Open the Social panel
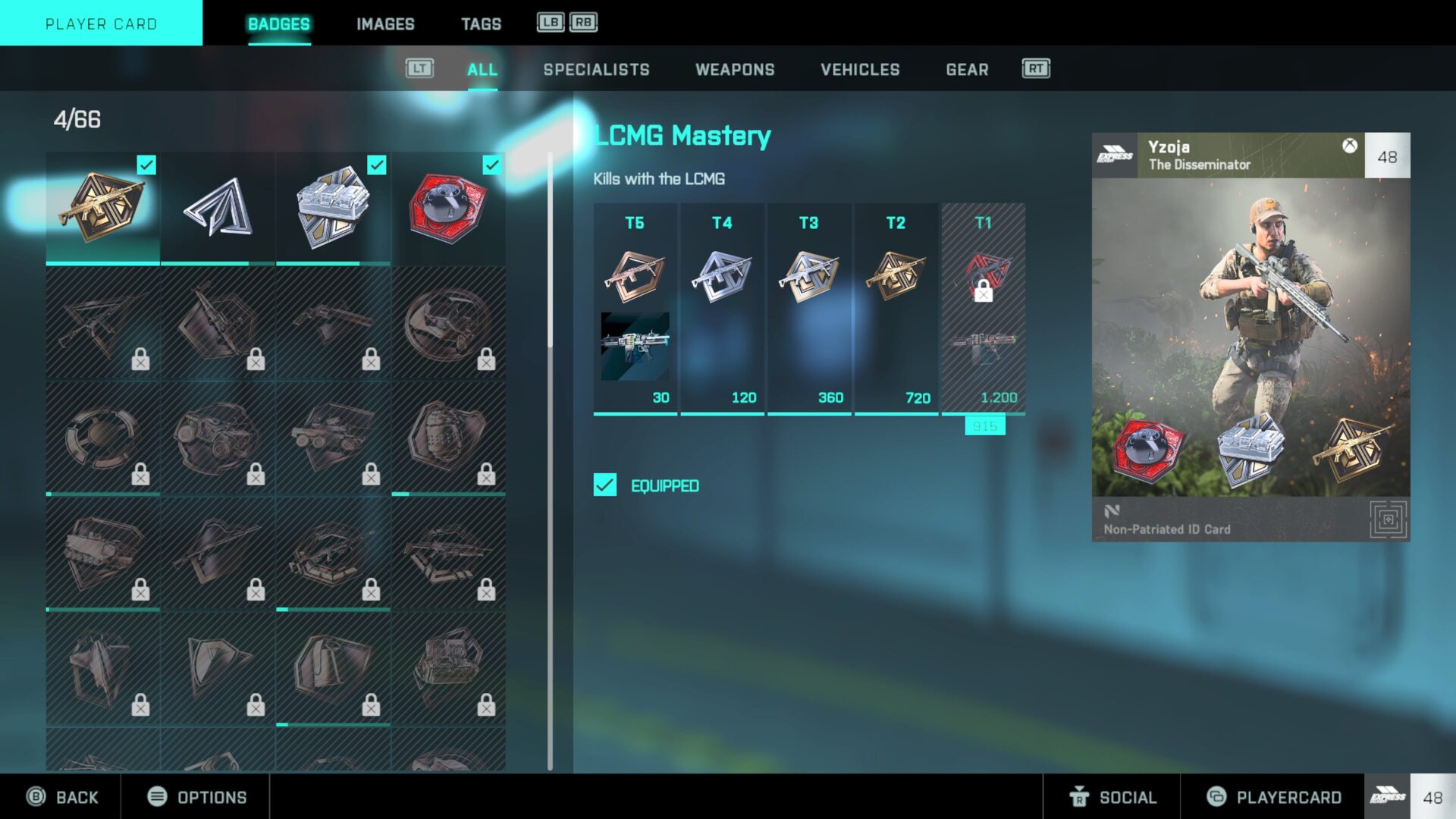This screenshot has width=1456, height=819. tap(1112, 797)
